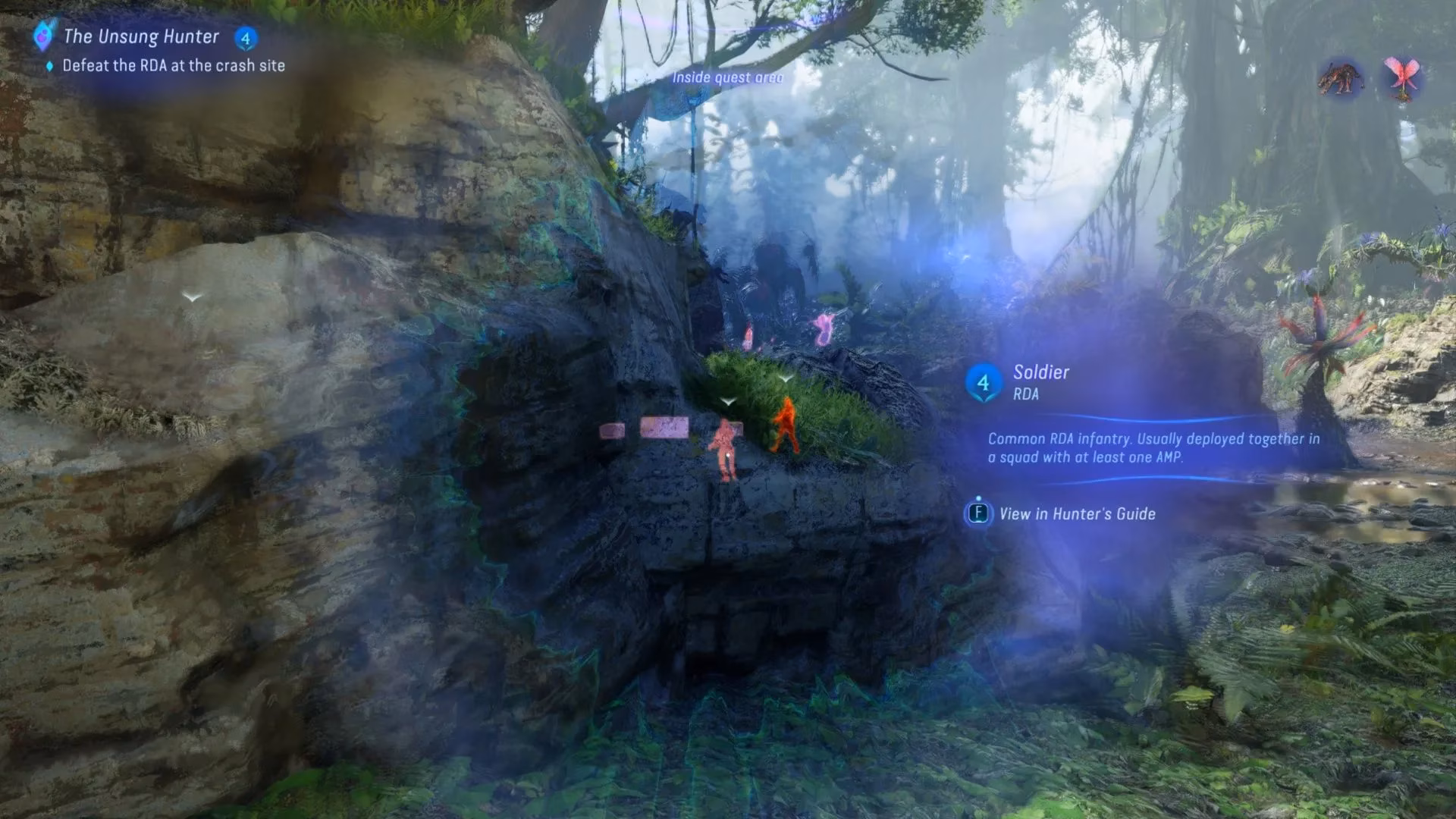Click the quest level 4 badge

pyautogui.click(x=245, y=38)
